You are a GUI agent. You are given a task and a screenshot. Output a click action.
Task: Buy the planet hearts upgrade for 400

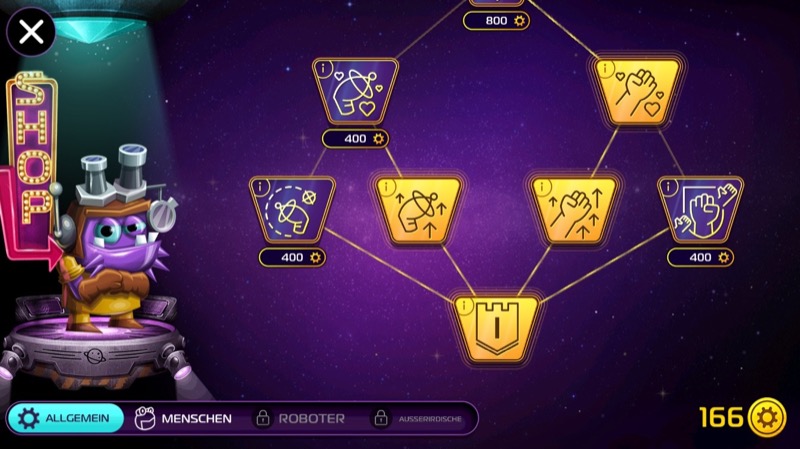click(355, 139)
